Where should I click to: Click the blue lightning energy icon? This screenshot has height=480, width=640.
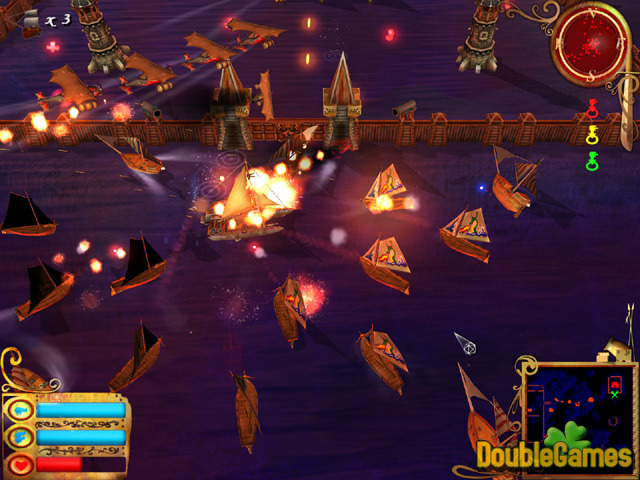20,437
